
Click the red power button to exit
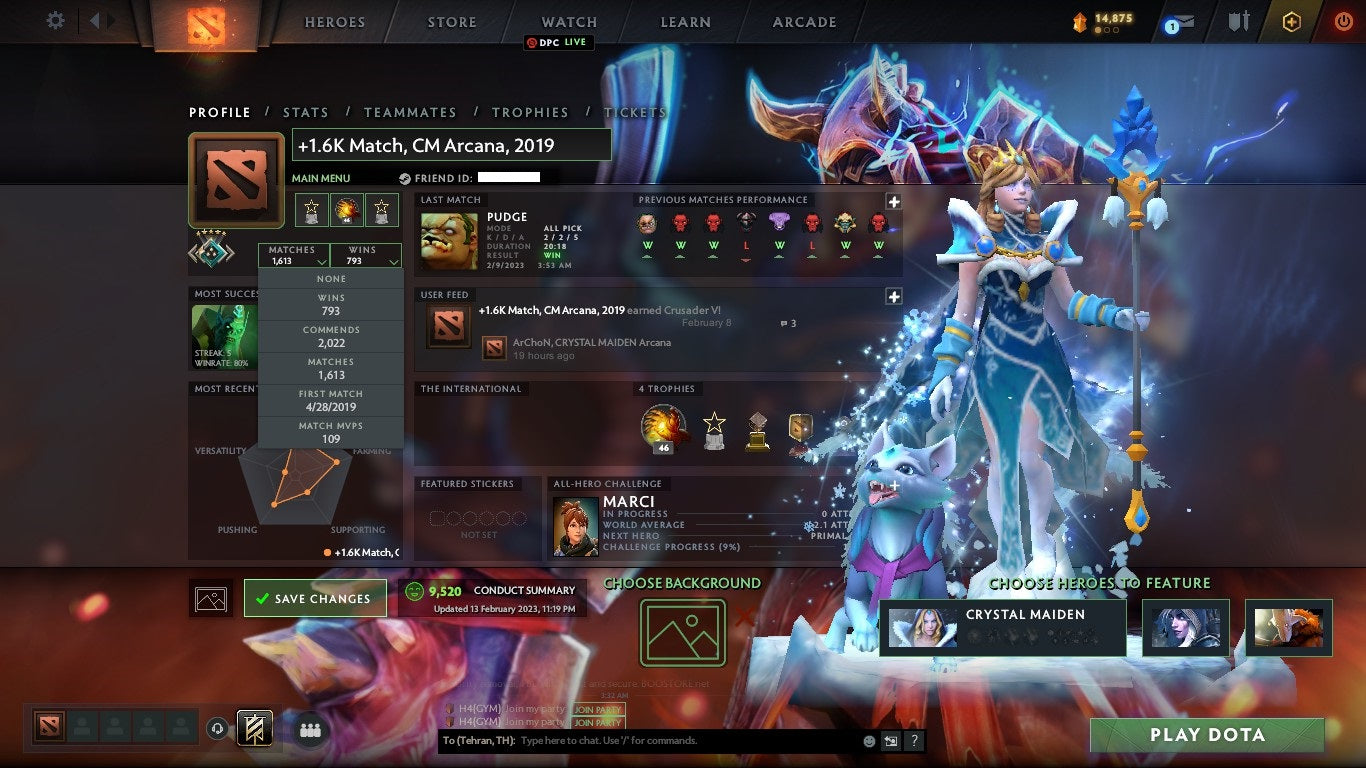(1341, 19)
